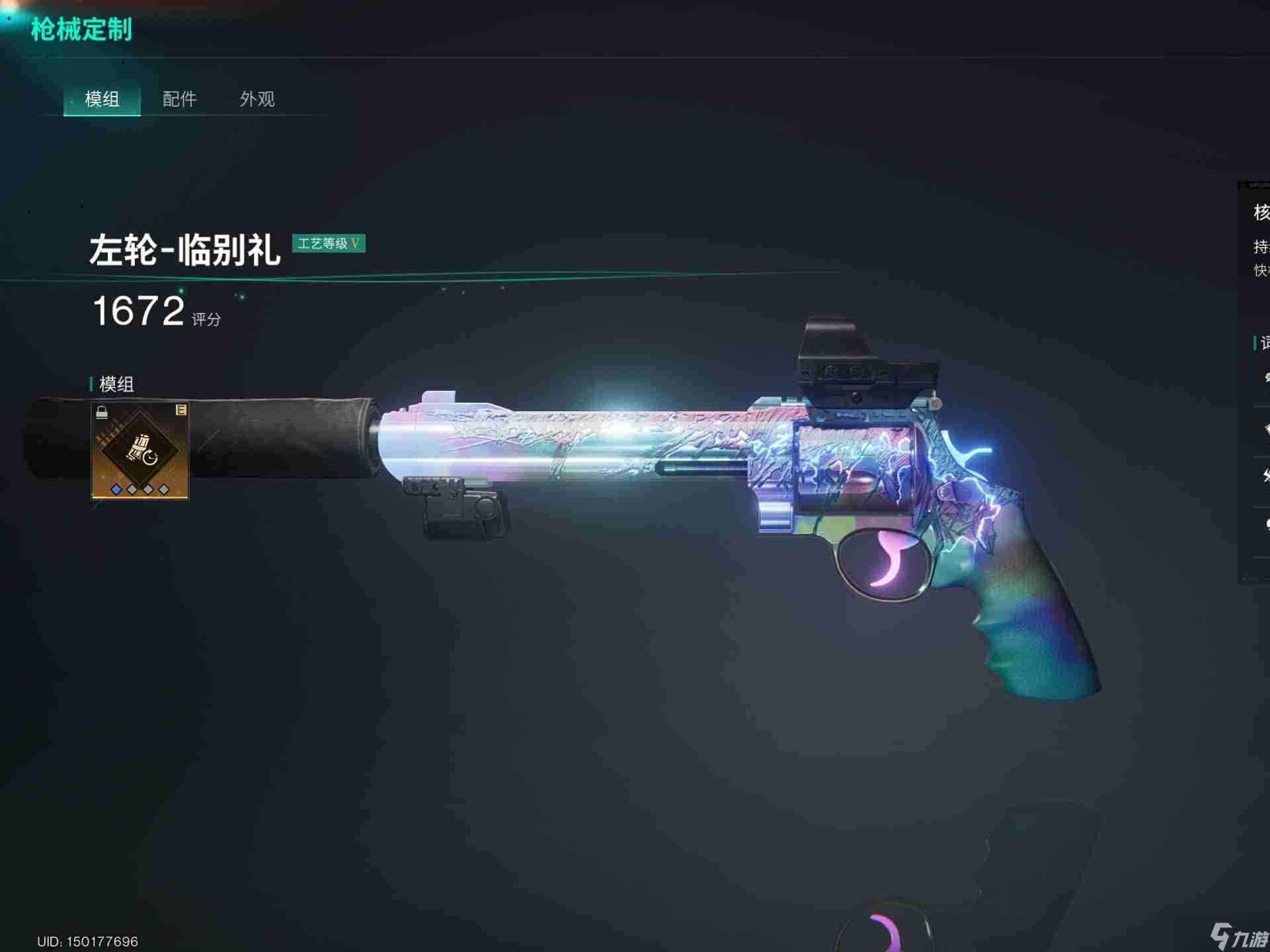Click the weapon name 左轮-临别礼
The height and width of the screenshot is (952, 1270).
pyautogui.click(x=186, y=250)
